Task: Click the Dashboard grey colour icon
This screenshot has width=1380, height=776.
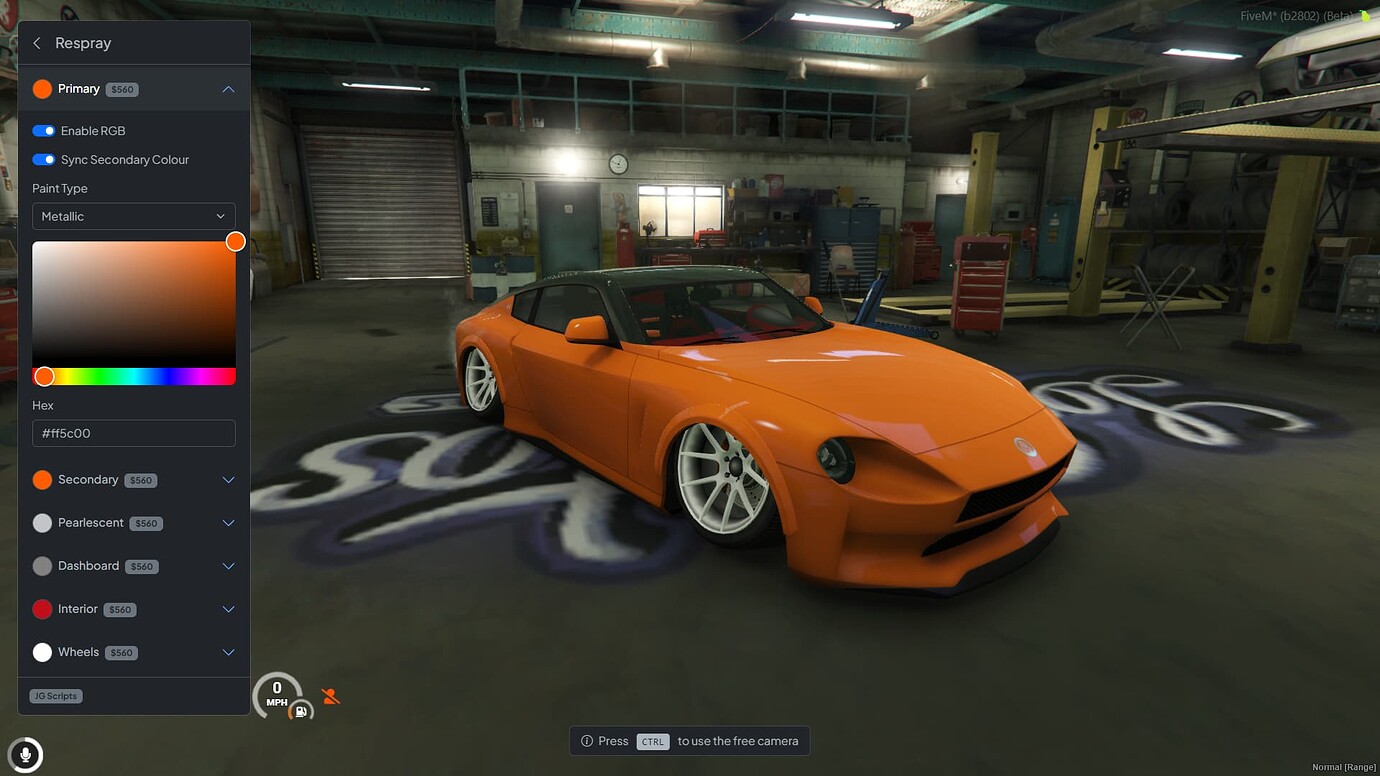Action: pos(42,566)
